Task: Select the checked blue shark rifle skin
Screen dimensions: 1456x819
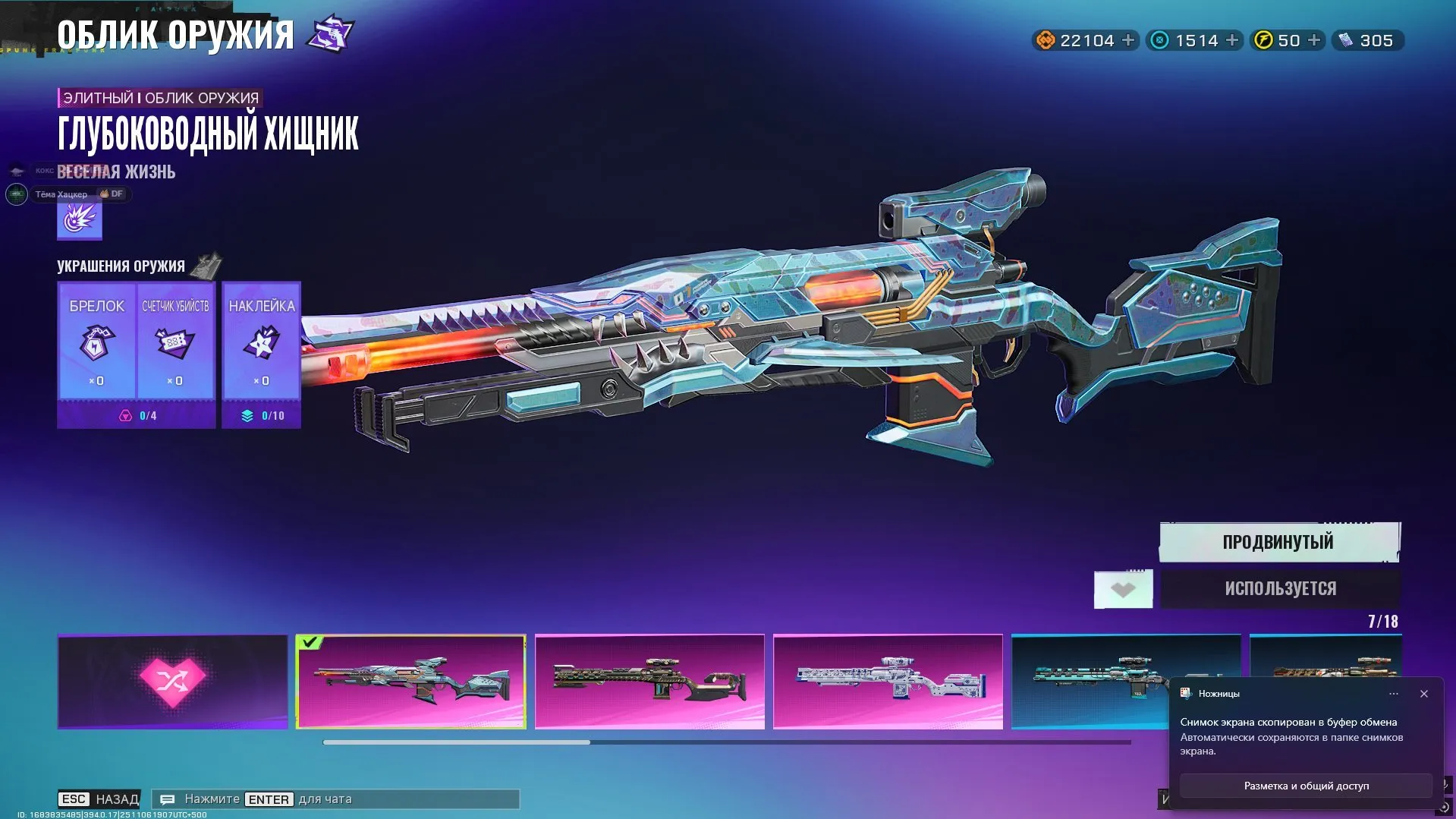Action: coord(410,682)
